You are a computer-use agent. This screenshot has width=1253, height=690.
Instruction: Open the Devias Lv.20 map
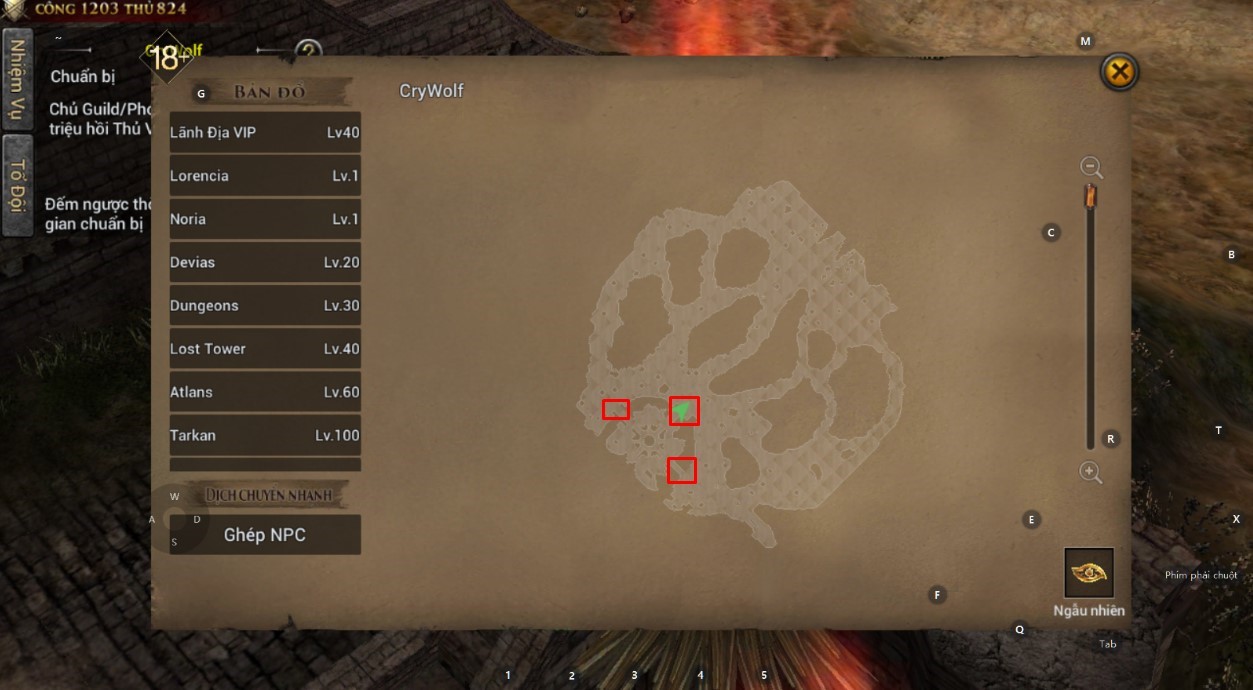[x=265, y=262]
